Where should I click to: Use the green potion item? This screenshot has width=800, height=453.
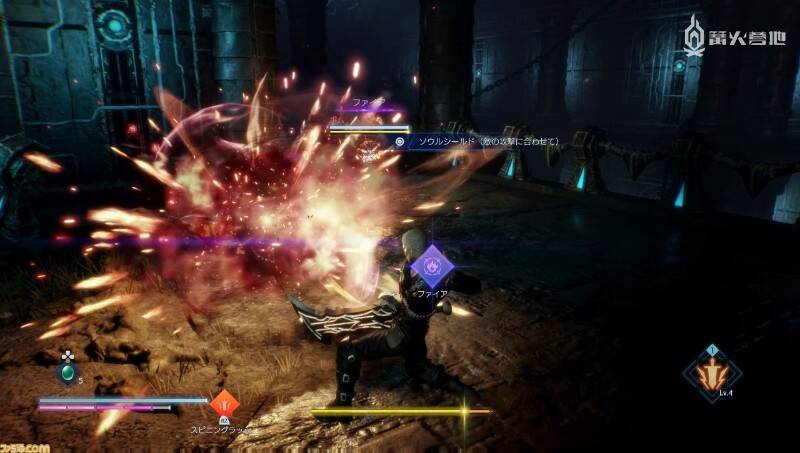[x=67, y=373]
